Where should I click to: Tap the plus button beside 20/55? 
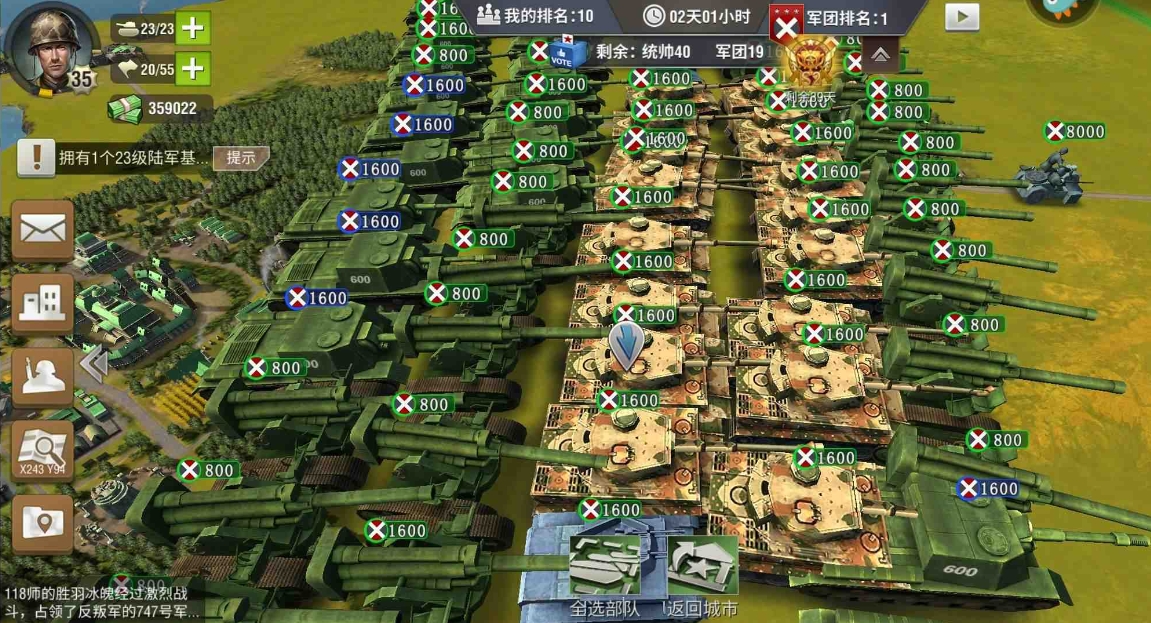[x=193, y=68]
